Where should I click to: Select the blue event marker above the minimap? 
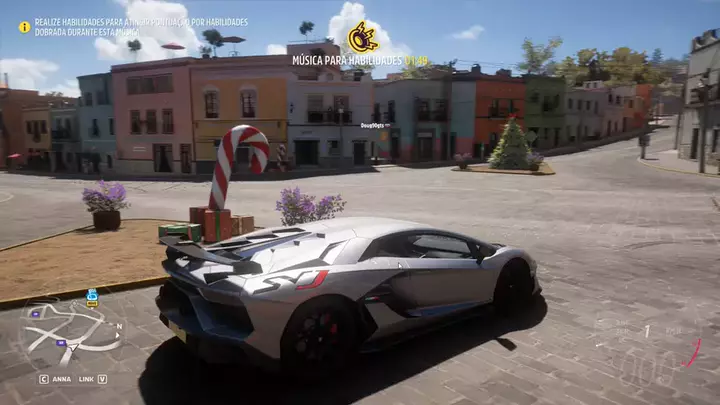[92, 297]
